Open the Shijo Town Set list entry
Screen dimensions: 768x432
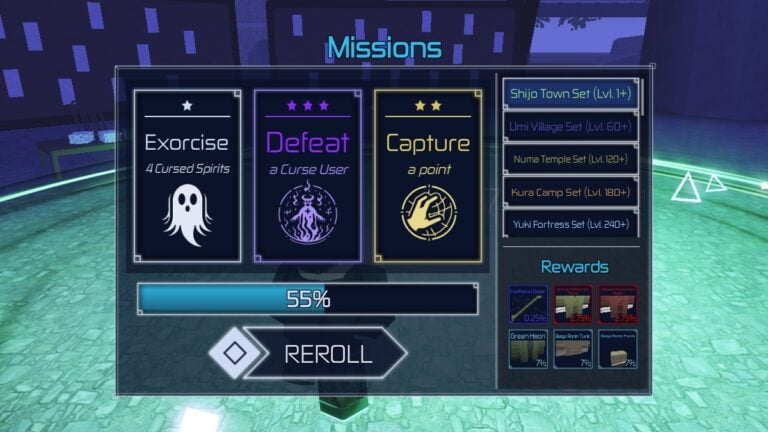pyautogui.click(x=570, y=94)
